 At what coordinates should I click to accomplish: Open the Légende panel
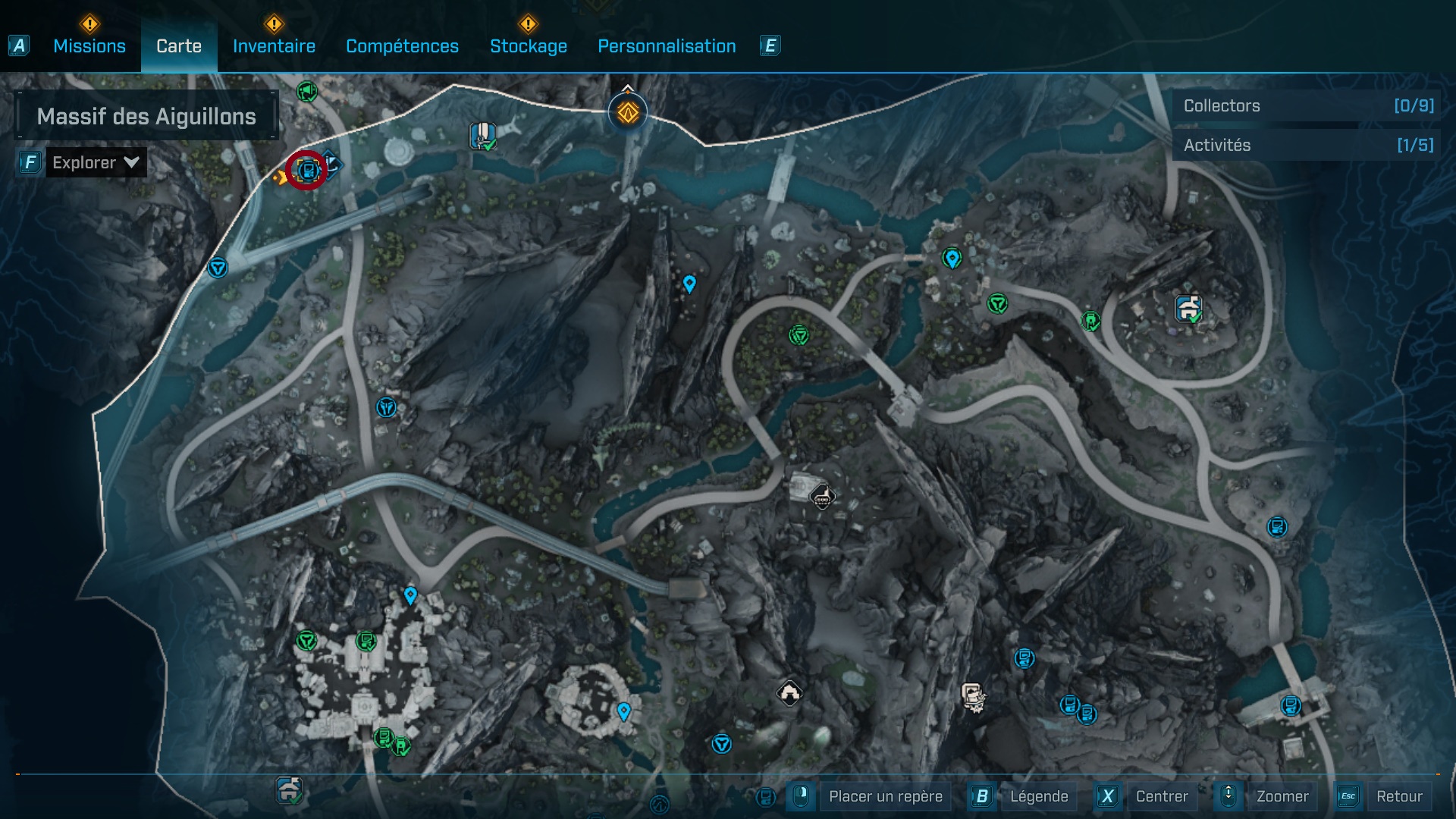pos(1040,796)
